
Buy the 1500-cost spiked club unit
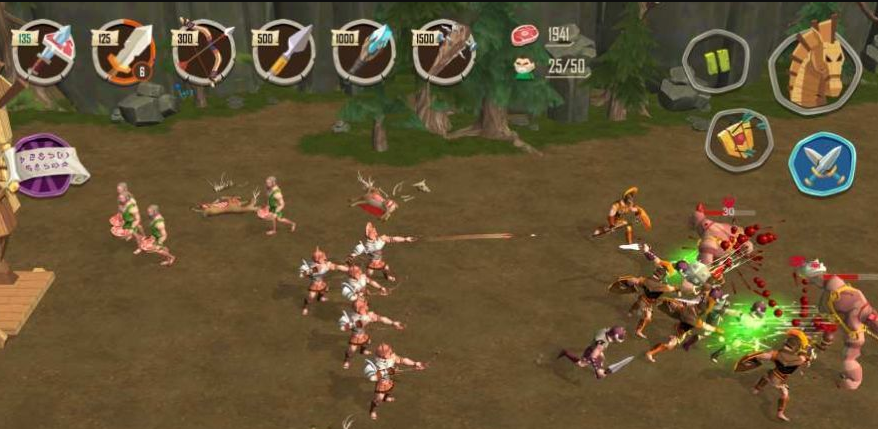(444, 51)
